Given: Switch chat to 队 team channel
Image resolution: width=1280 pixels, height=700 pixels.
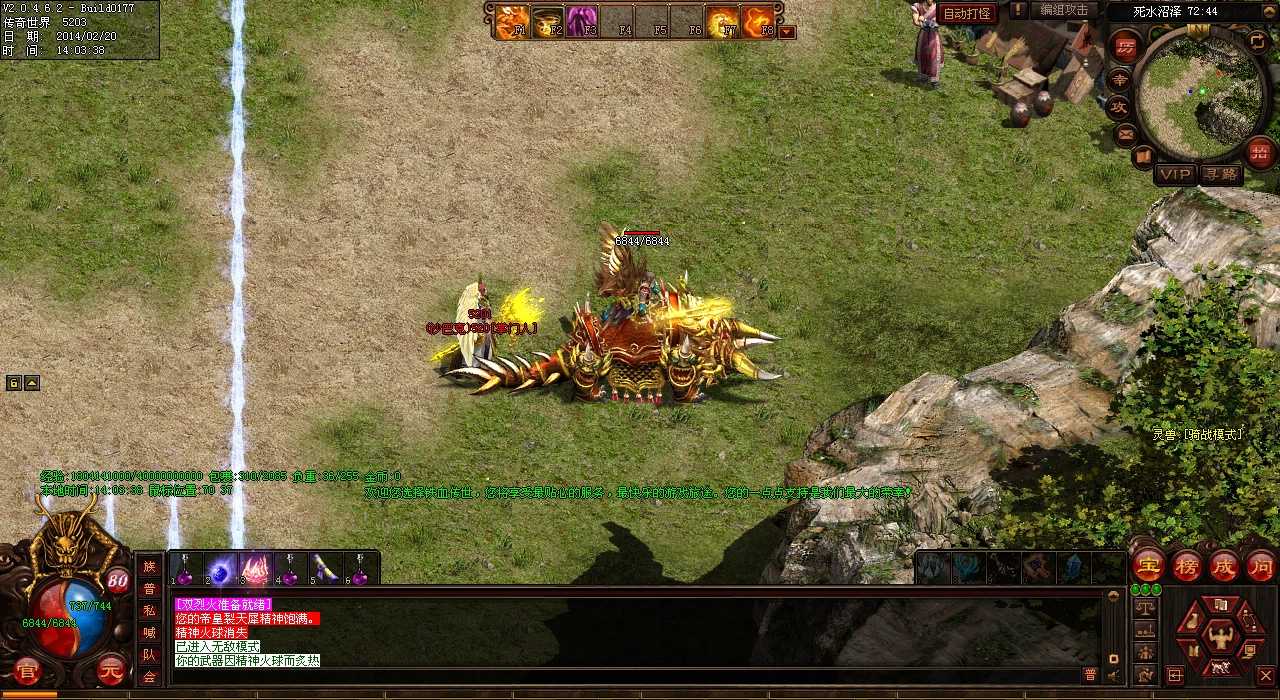Looking at the screenshot, I should tap(149, 655).
